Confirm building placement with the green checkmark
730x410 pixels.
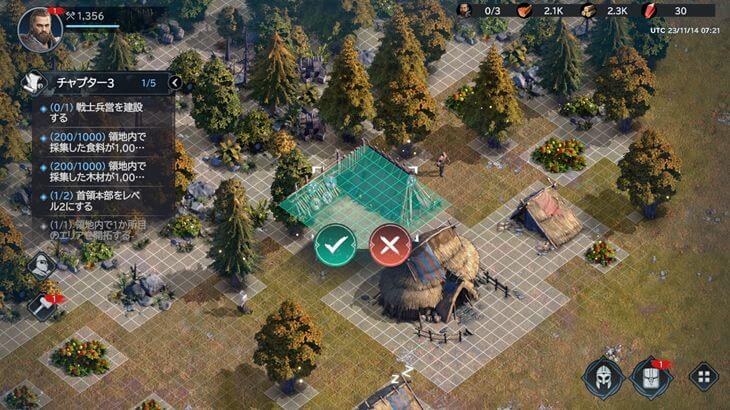[335, 244]
